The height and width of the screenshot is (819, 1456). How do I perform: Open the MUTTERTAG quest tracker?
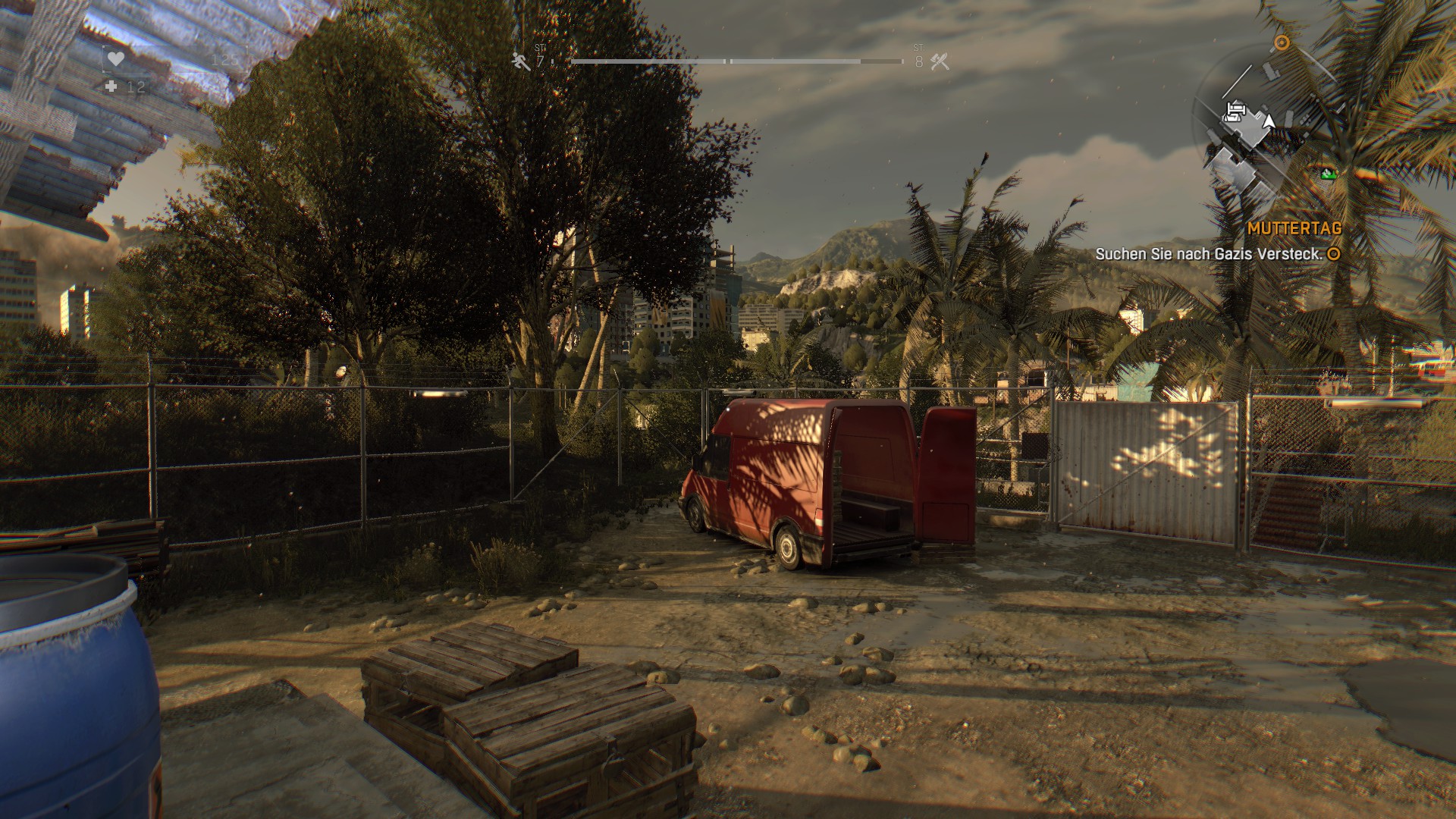click(x=1294, y=228)
